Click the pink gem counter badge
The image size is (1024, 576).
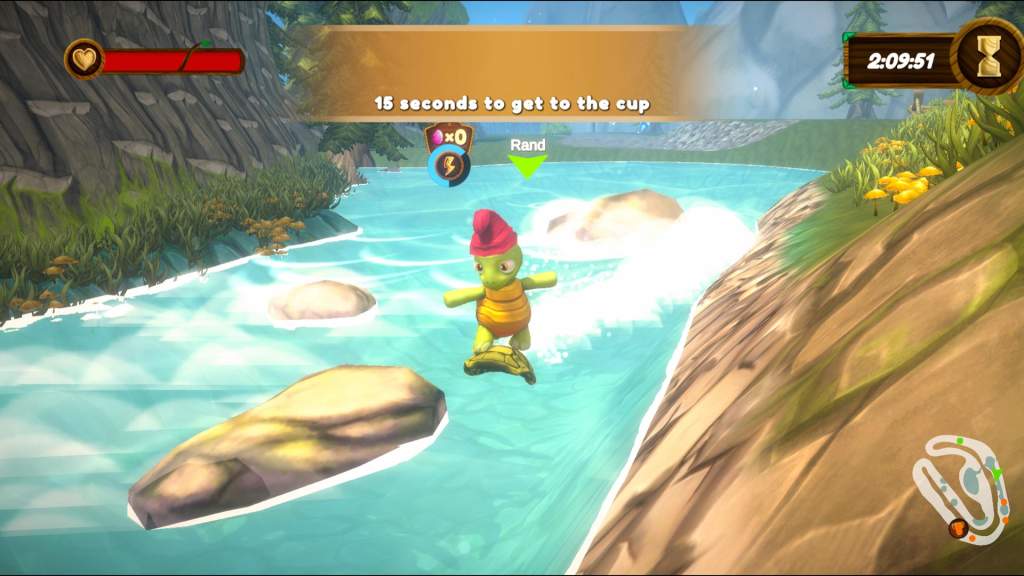(x=449, y=136)
